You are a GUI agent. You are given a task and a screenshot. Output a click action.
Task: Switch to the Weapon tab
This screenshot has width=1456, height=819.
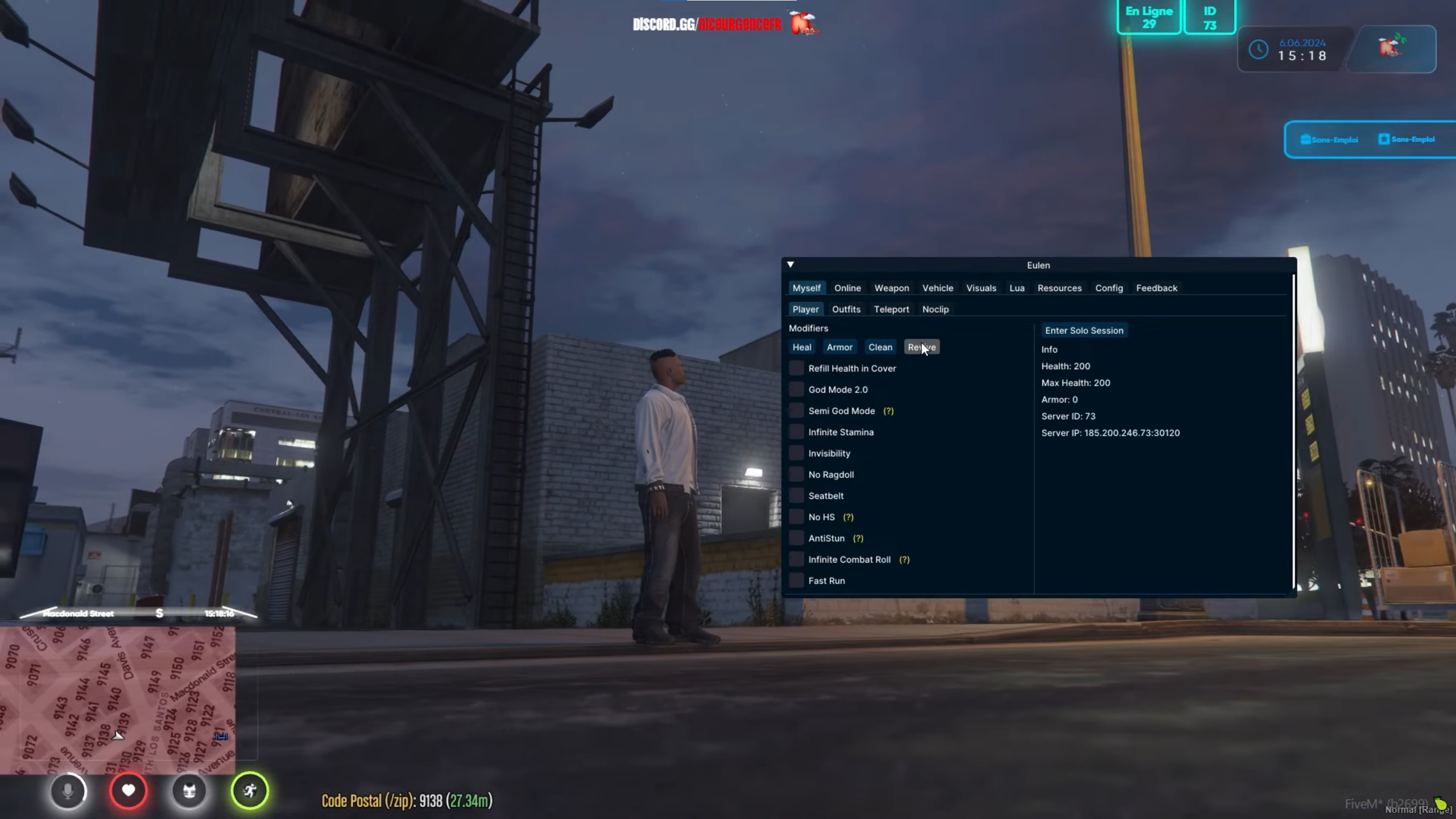pyautogui.click(x=891, y=288)
